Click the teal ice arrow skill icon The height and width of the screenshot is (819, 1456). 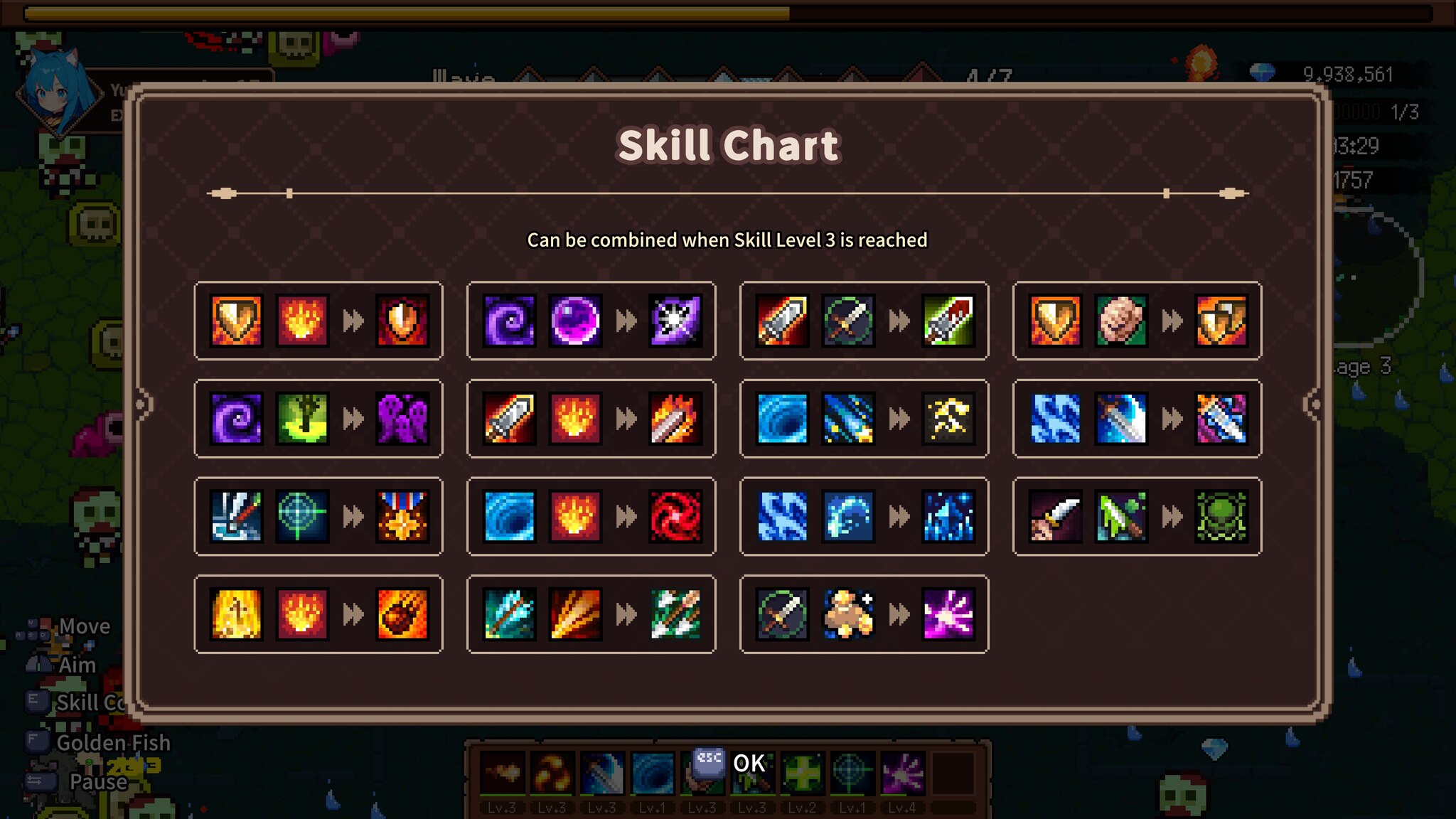pos(510,614)
